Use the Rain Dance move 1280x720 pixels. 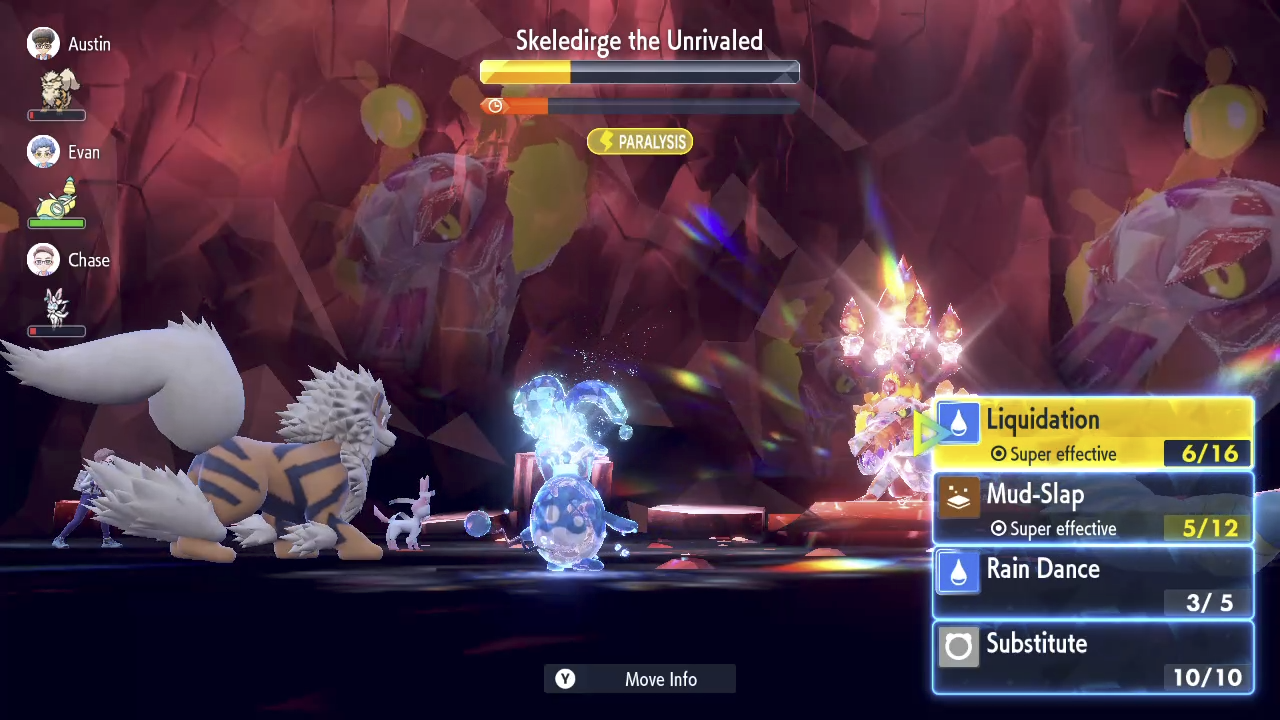coord(1092,583)
